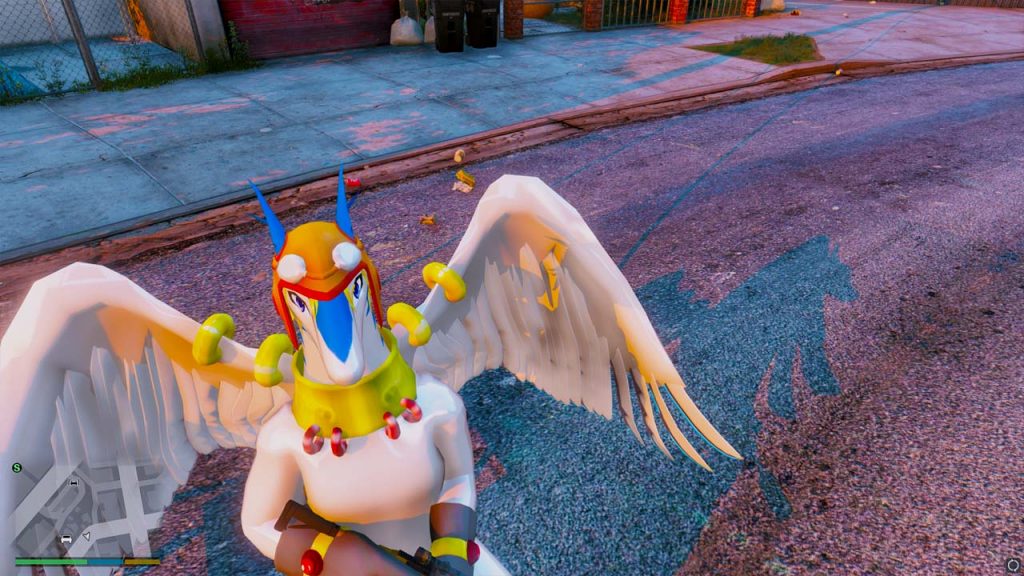Select the player arrow on the minimap
The image size is (1024, 576).
[85, 537]
